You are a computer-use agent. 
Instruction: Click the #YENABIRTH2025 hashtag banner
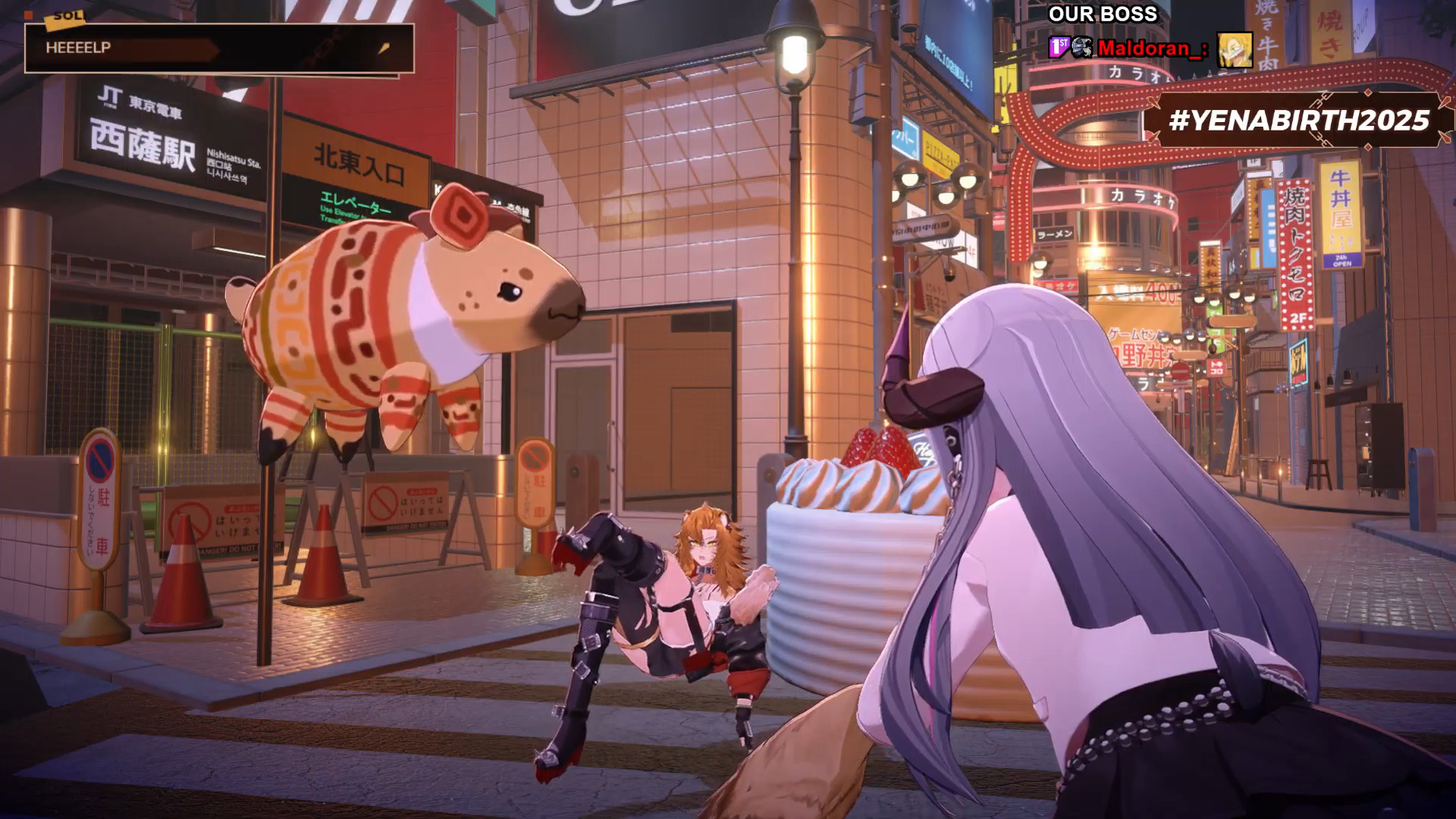coord(1298,121)
